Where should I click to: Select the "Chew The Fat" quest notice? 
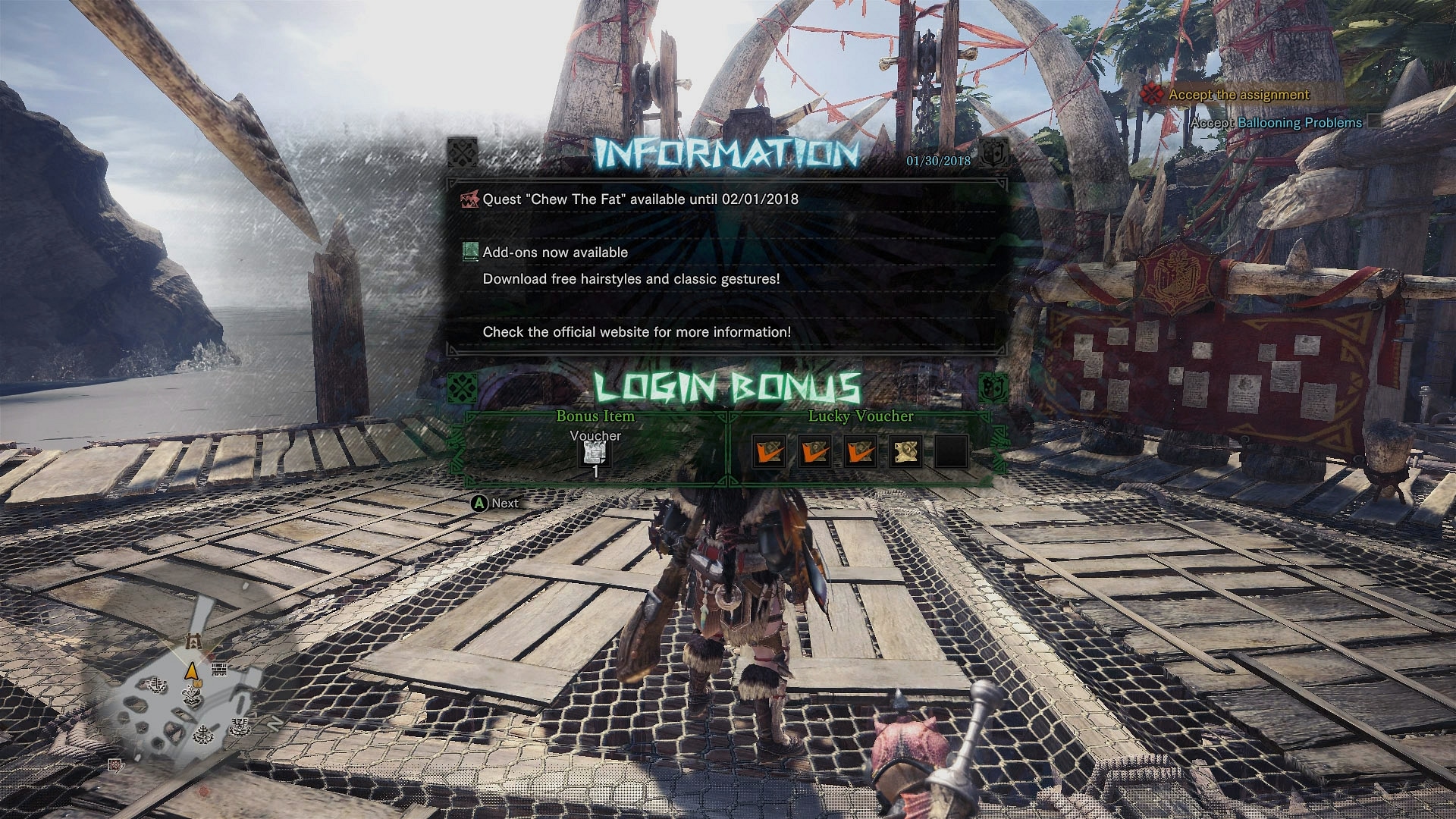coord(640,199)
